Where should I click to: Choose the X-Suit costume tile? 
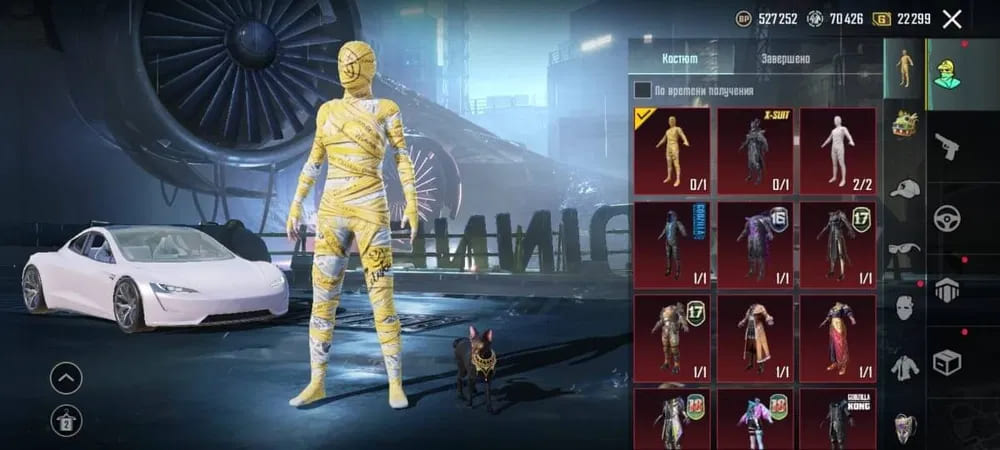click(x=754, y=150)
